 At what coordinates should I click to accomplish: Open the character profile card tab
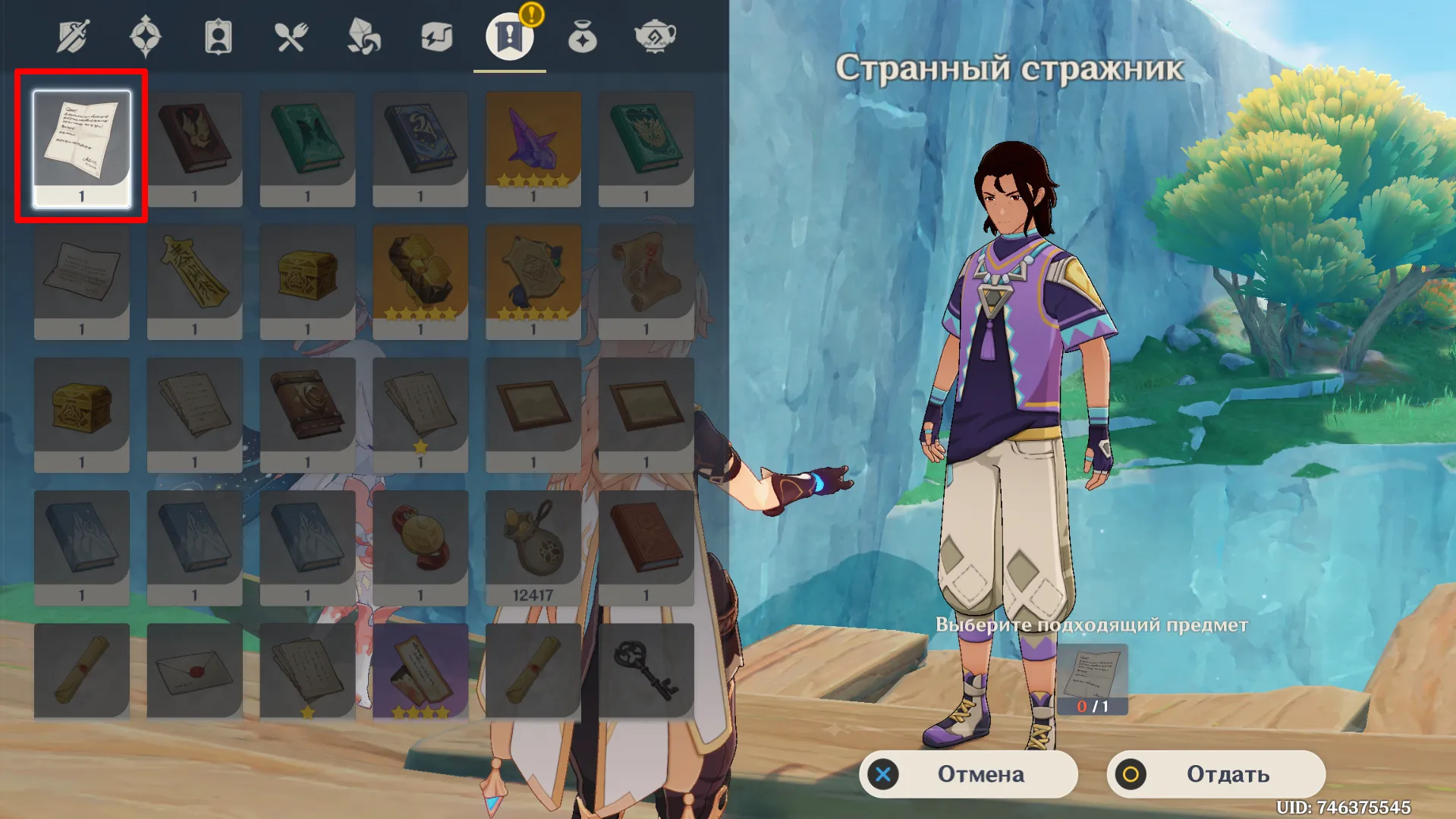click(217, 34)
